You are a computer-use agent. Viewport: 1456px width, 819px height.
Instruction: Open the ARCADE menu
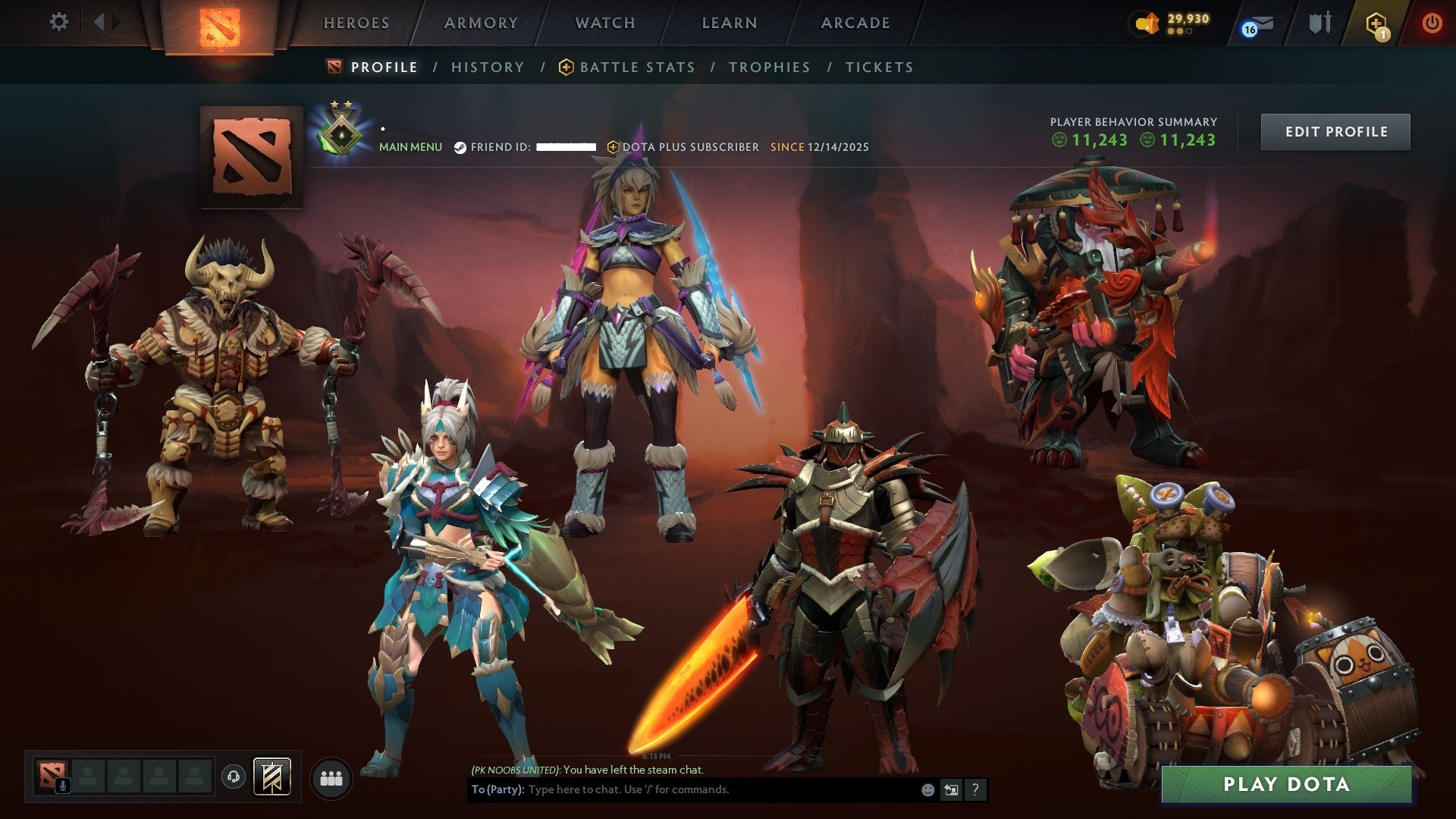854,23
